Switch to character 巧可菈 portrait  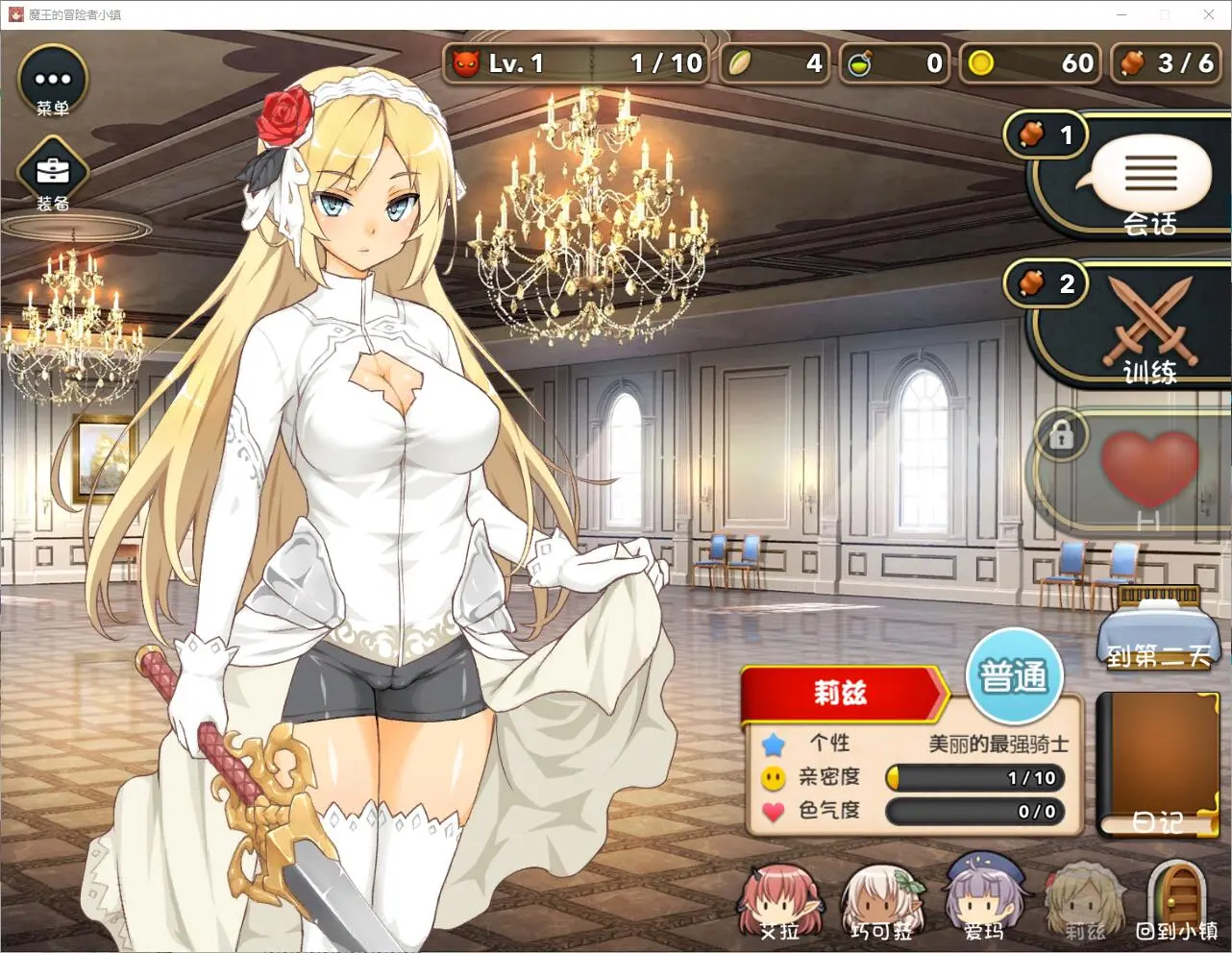(x=881, y=903)
